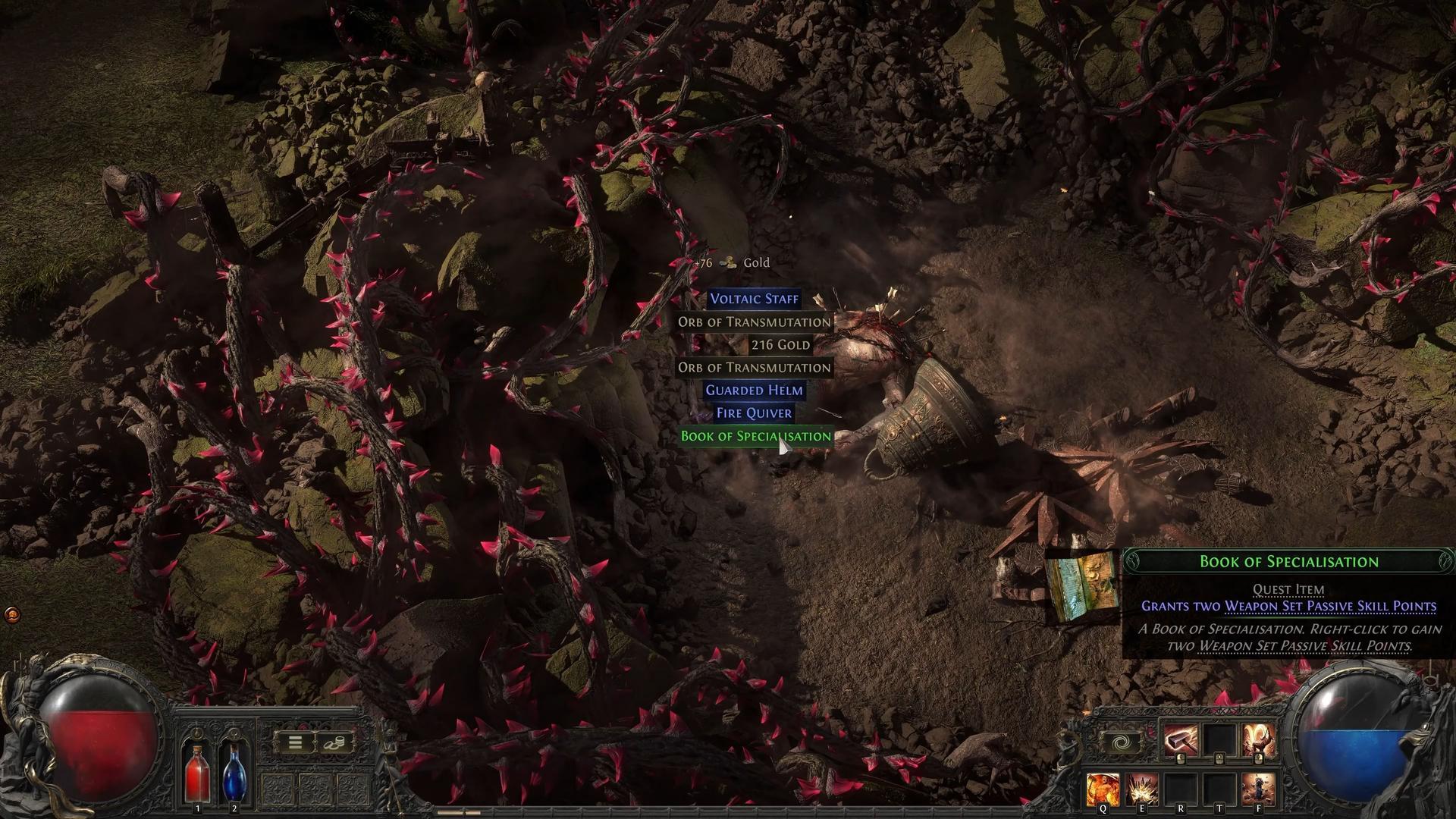Activate the ground shatter skill on E

pyautogui.click(x=1141, y=789)
